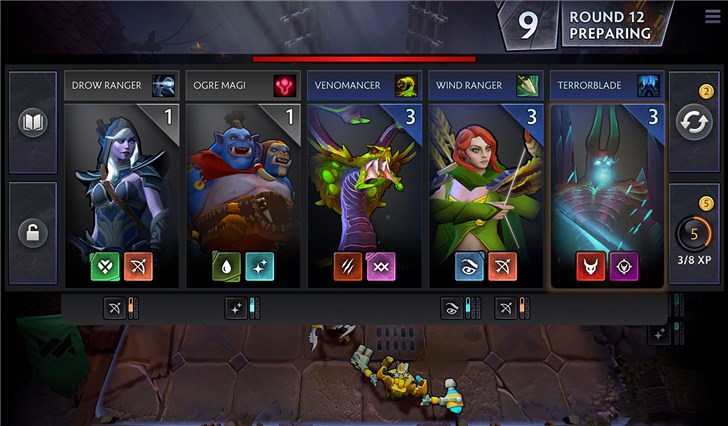The height and width of the screenshot is (426, 728).
Task: Buy the Drow Ranger card
Action: [x=121, y=180]
